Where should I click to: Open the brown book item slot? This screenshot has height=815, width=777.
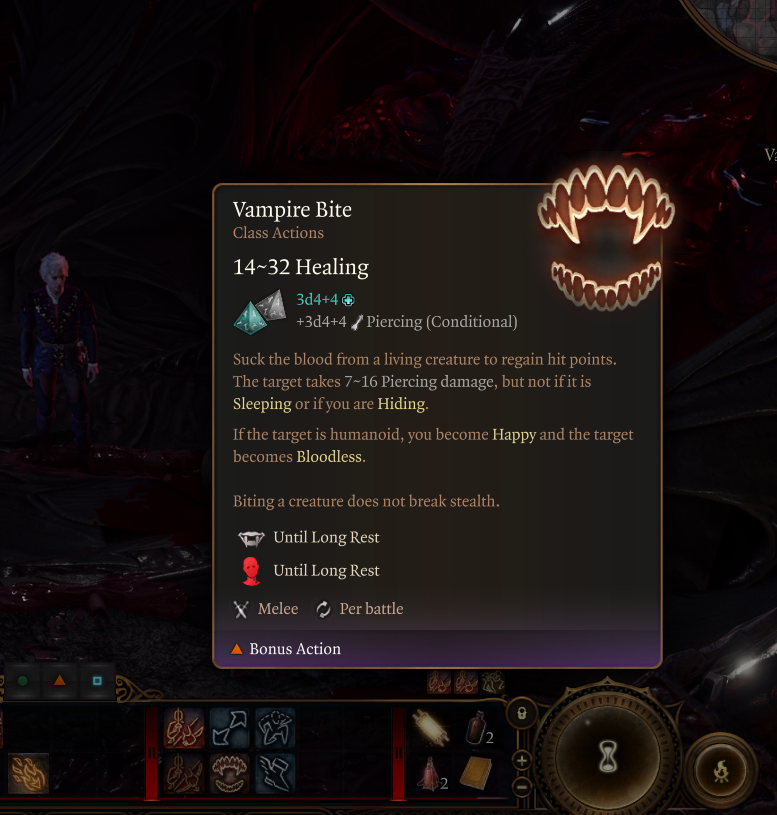tap(476, 773)
